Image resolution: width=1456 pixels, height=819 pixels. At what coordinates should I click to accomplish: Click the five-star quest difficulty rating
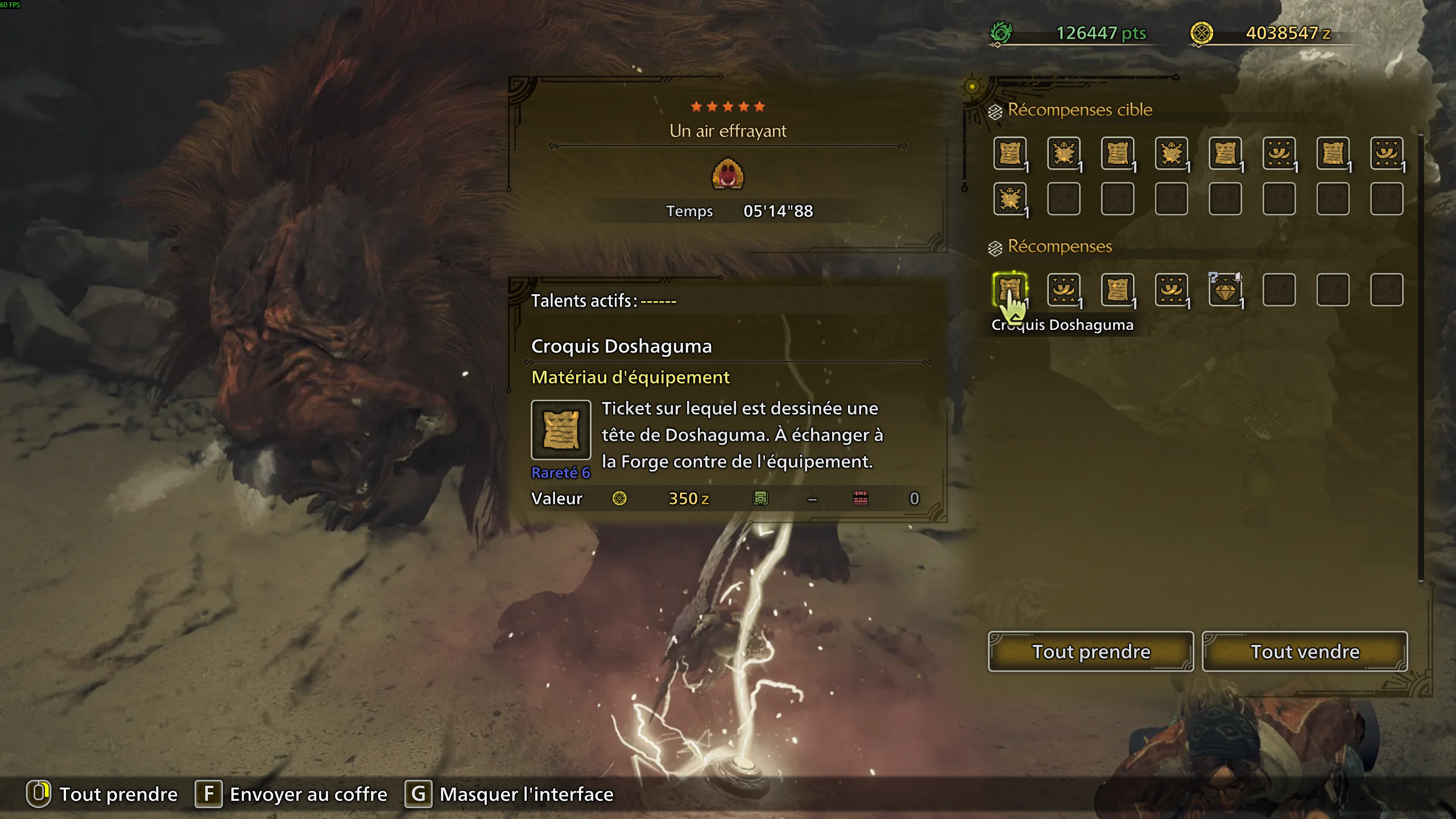tap(728, 106)
